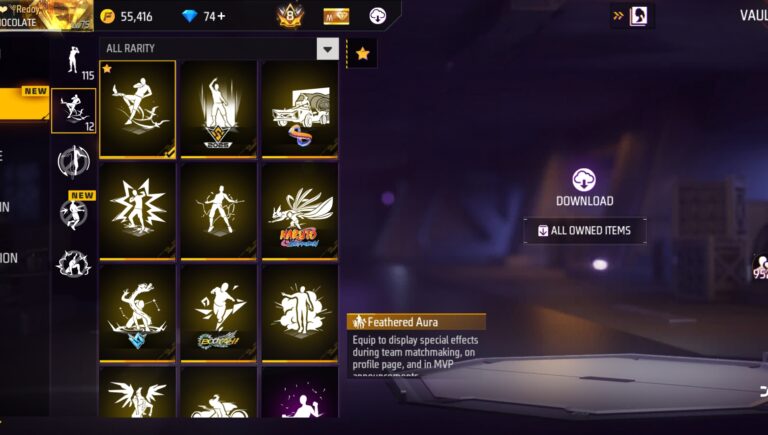Open the gold B rank badge

point(288,15)
